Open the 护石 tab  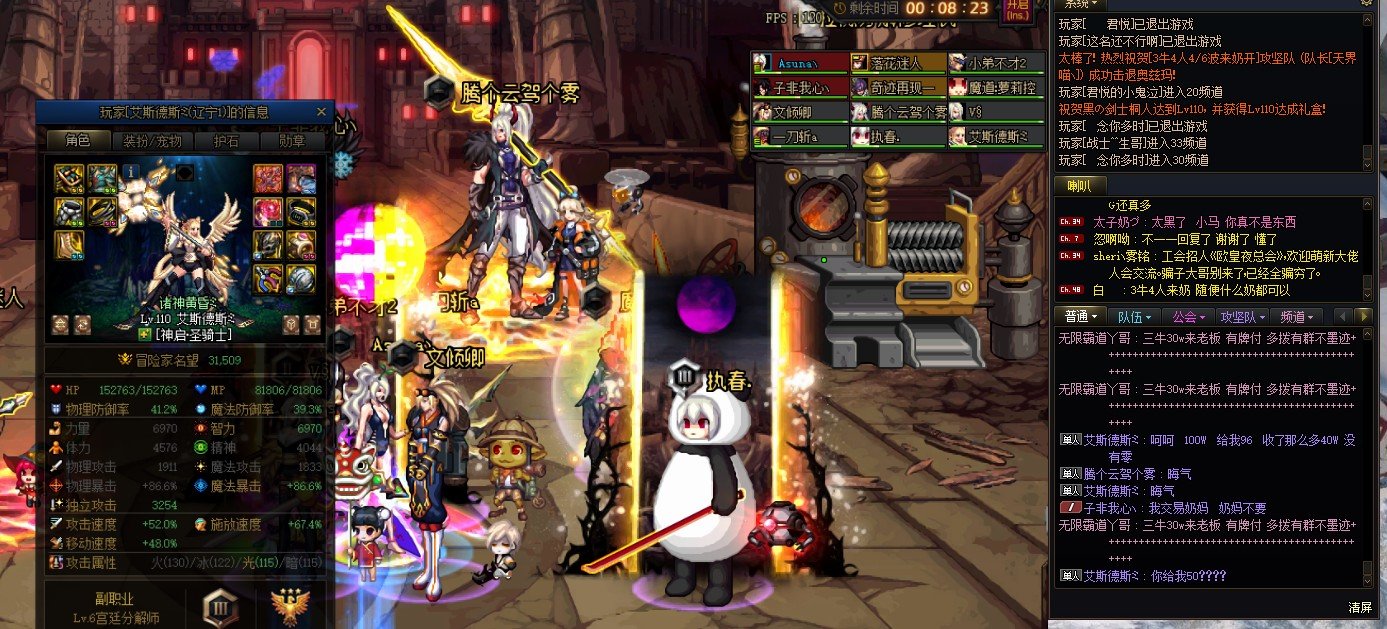pos(226,141)
